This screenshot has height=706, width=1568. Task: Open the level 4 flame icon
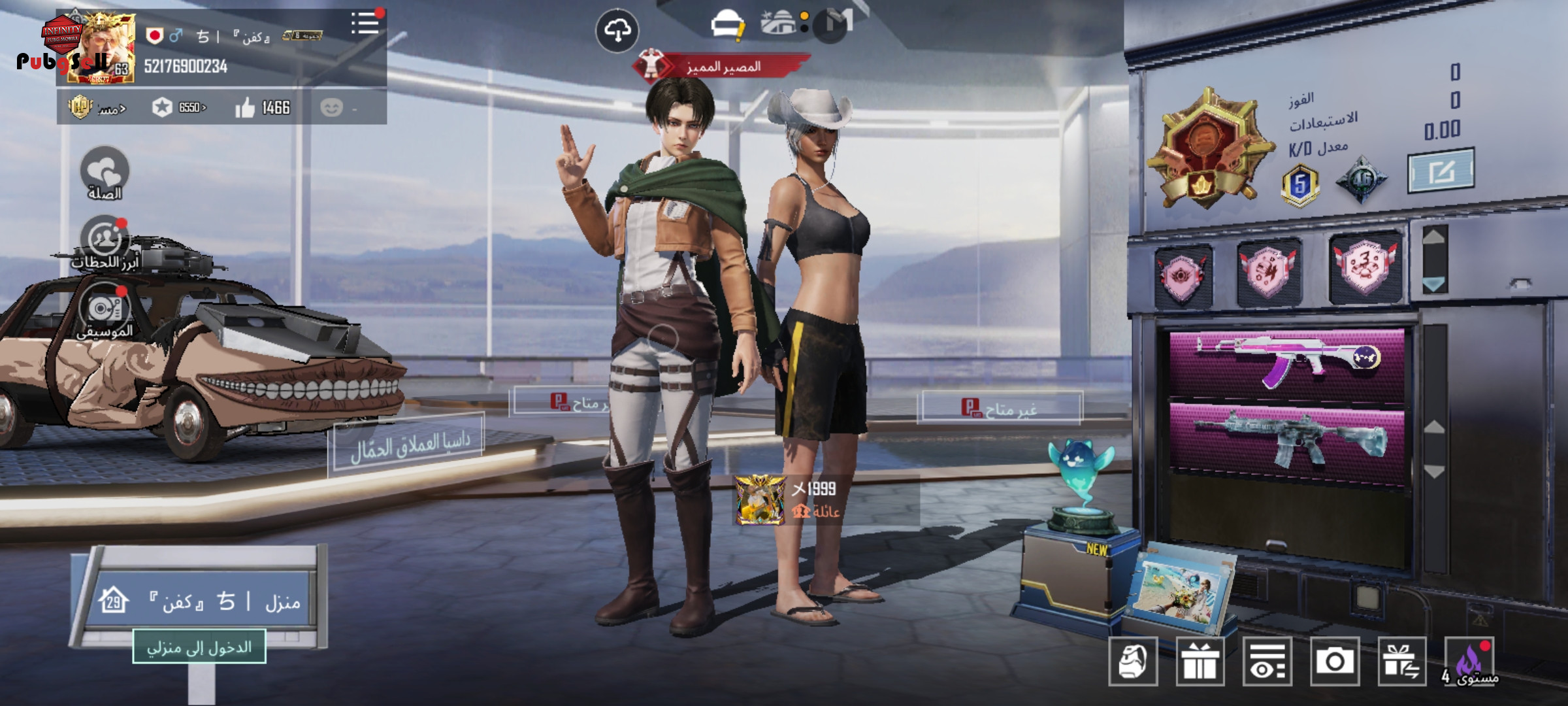[x=1470, y=662]
